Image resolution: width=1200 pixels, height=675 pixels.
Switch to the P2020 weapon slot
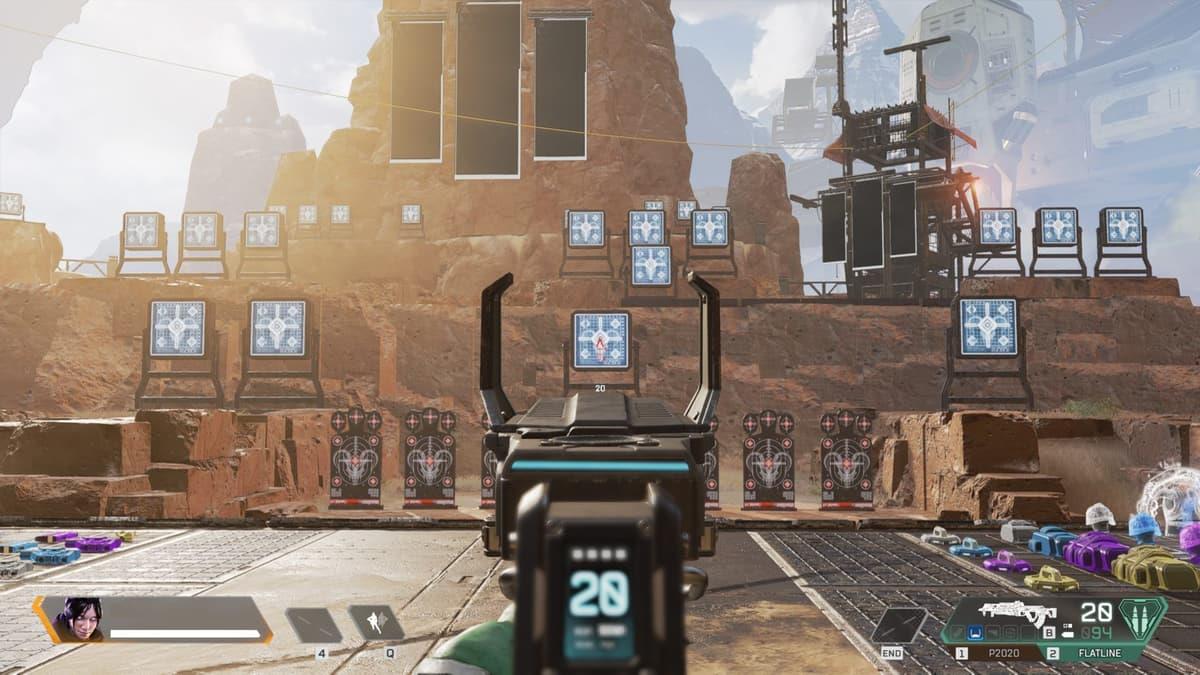(1001, 653)
